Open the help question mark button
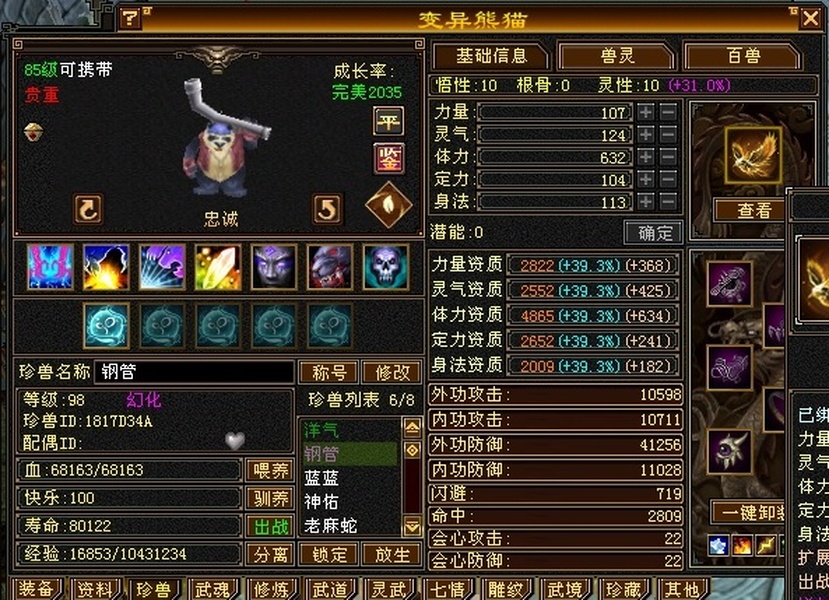Image resolution: width=829 pixels, height=600 pixels. coord(130,17)
